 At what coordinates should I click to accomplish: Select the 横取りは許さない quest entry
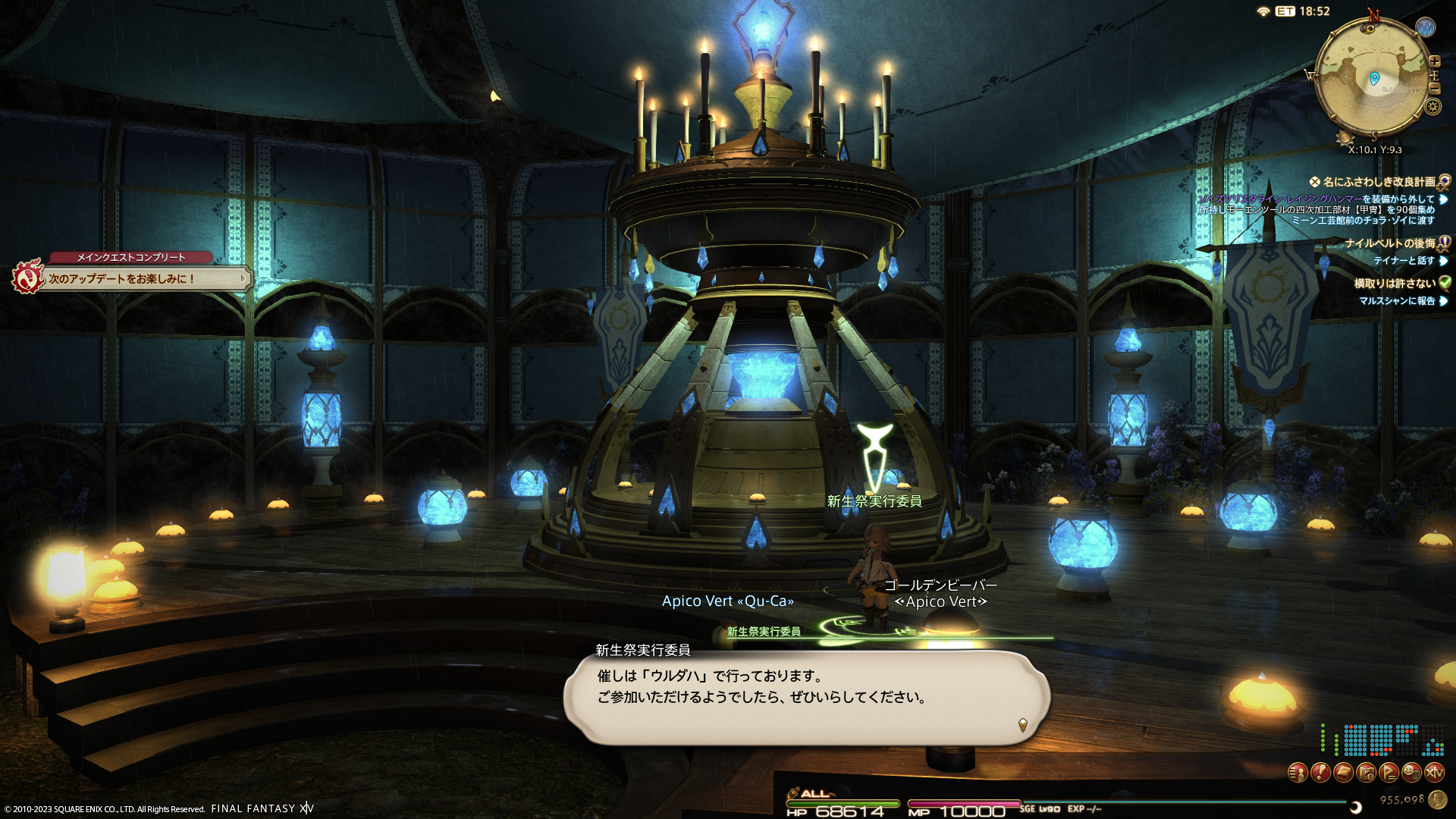1395,284
